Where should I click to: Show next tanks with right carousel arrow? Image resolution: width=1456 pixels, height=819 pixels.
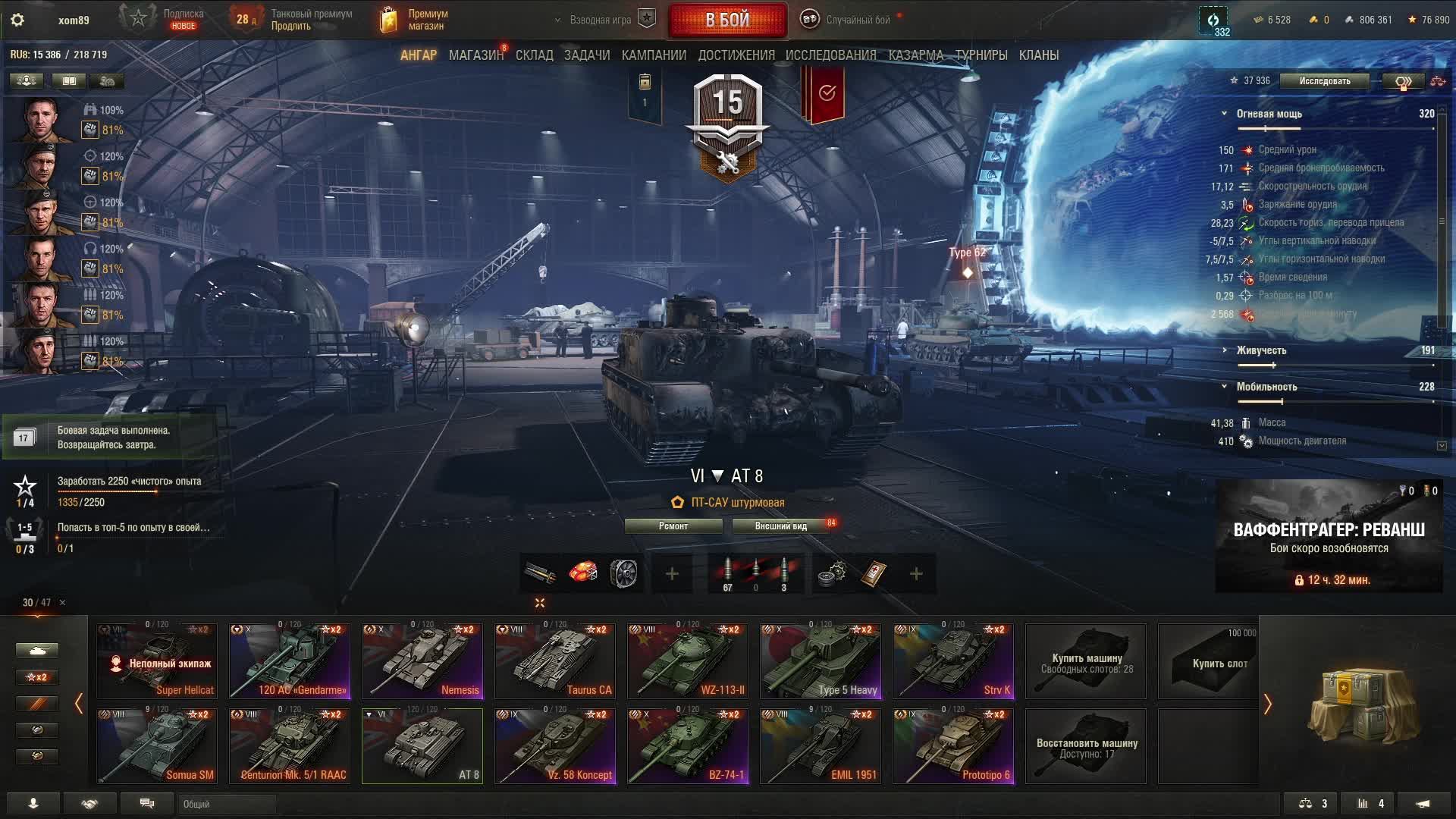1267,704
